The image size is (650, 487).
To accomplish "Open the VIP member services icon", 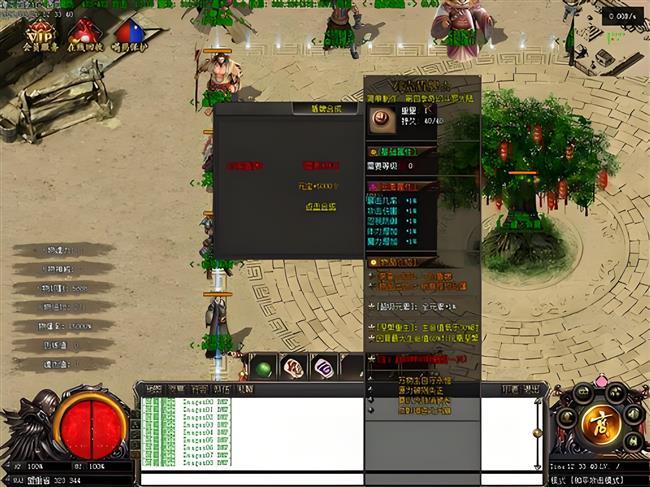I will [40, 34].
